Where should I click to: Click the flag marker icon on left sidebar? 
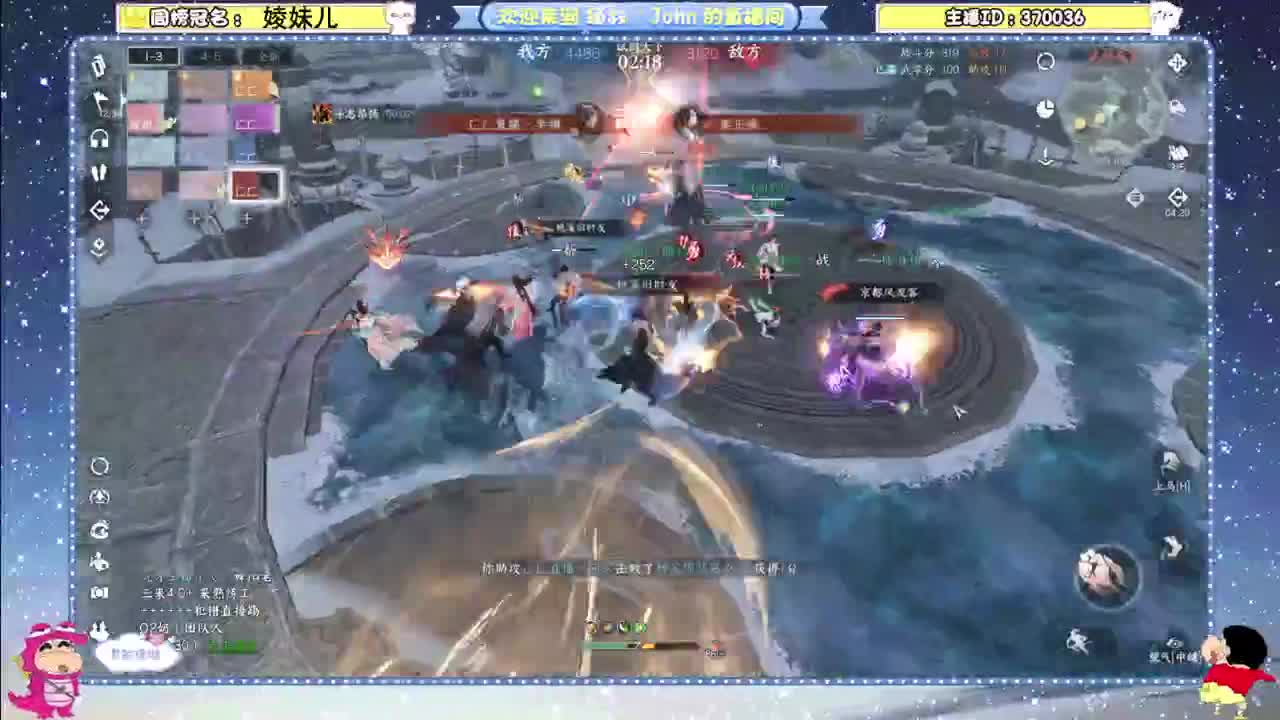click(99, 100)
